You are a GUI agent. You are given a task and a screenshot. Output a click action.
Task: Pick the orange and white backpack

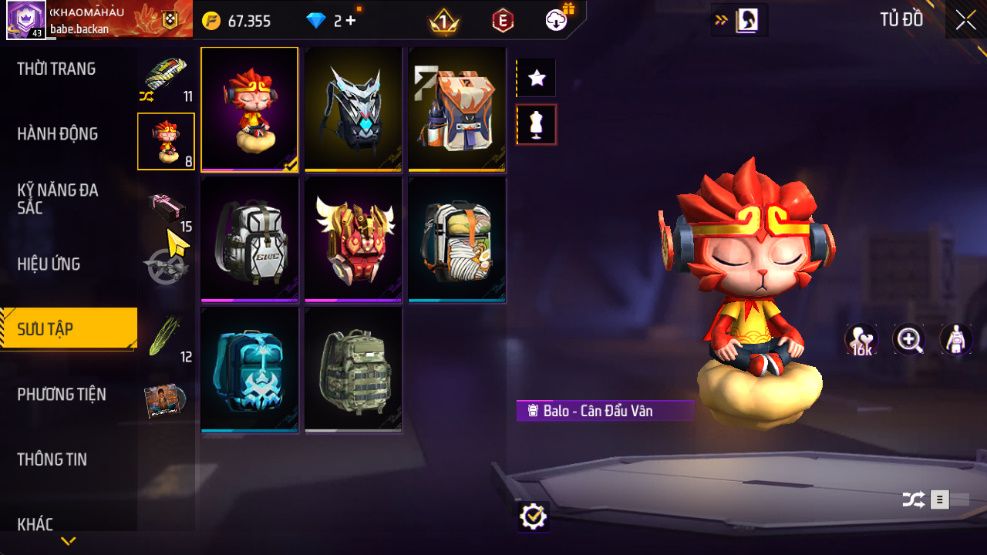[457, 109]
